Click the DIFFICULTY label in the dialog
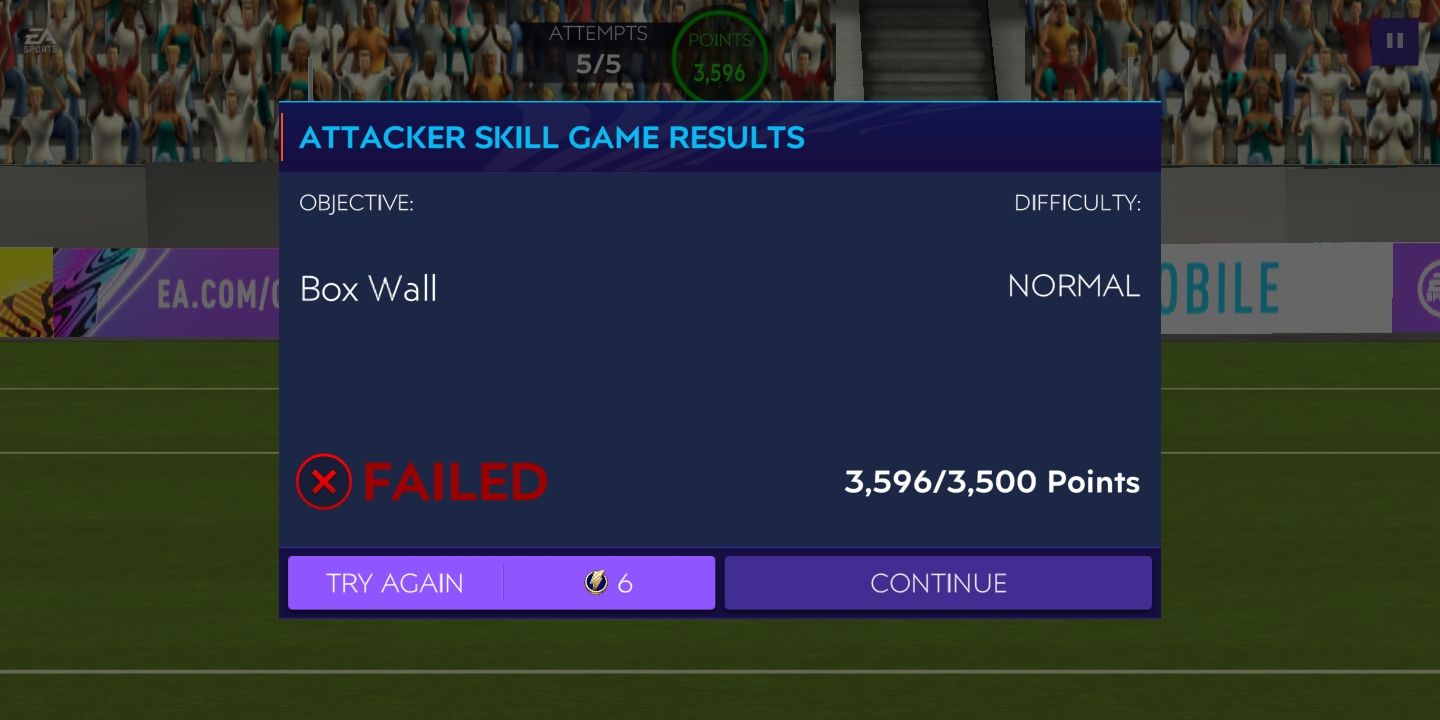1440x720 pixels. click(1078, 203)
